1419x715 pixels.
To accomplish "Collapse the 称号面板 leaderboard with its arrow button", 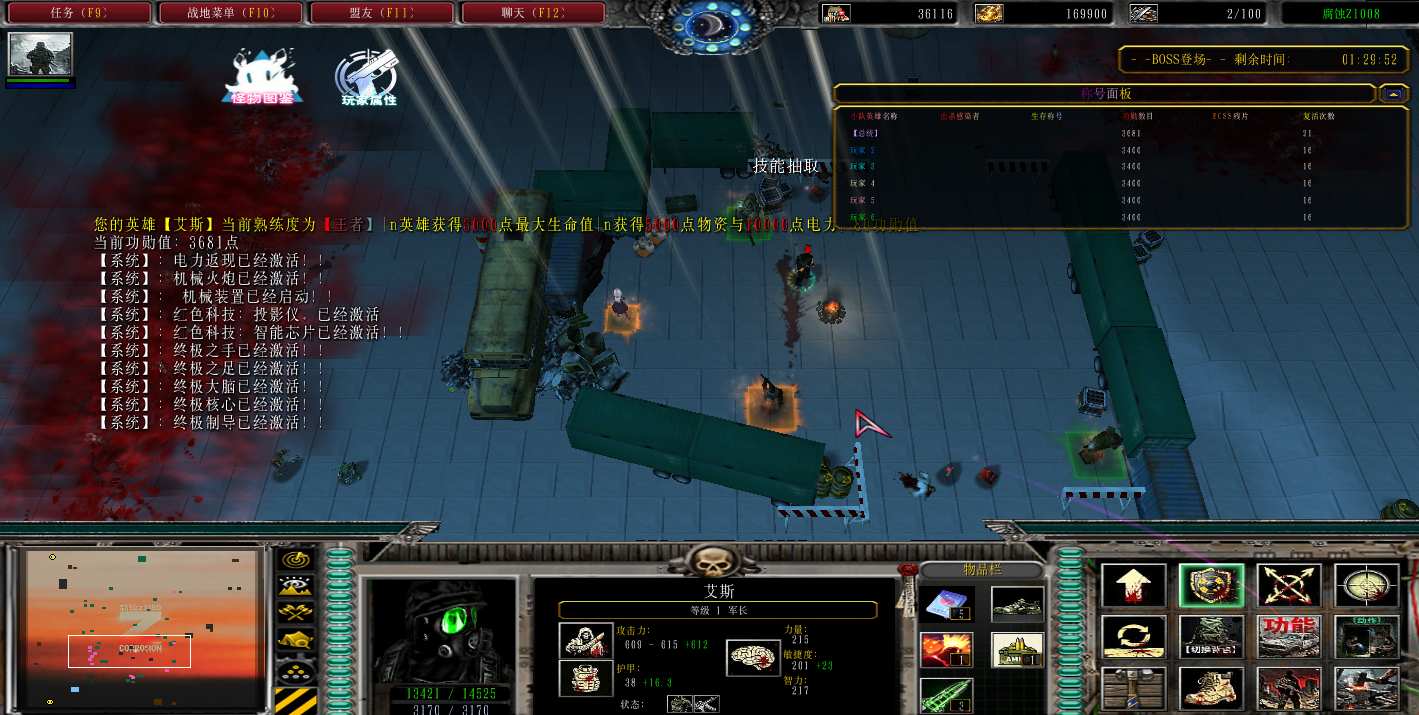I will [x=1393, y=94].
